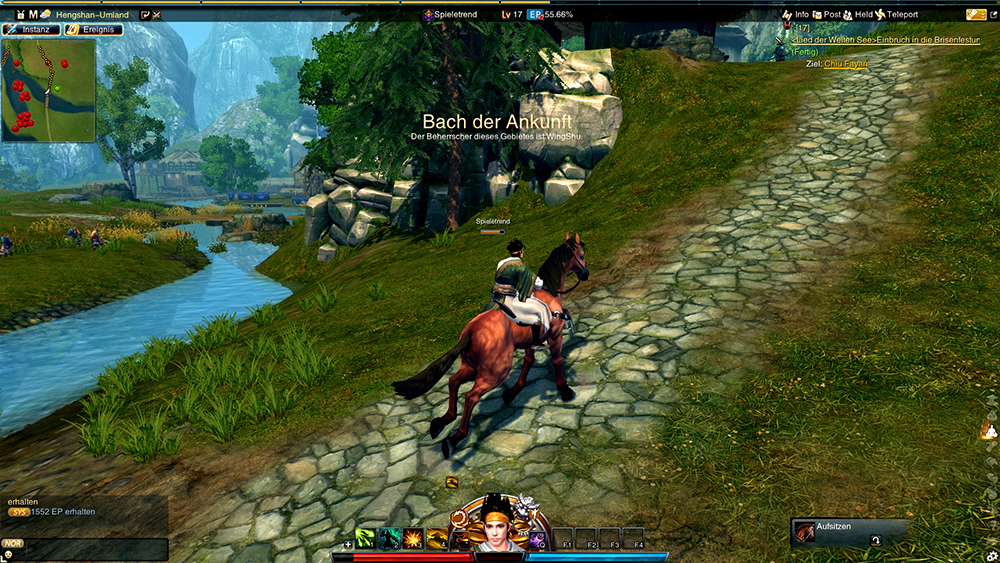This screenshot has height=563, width=1000.
Task: Open the Held character menu
Action: click(857, 15)
